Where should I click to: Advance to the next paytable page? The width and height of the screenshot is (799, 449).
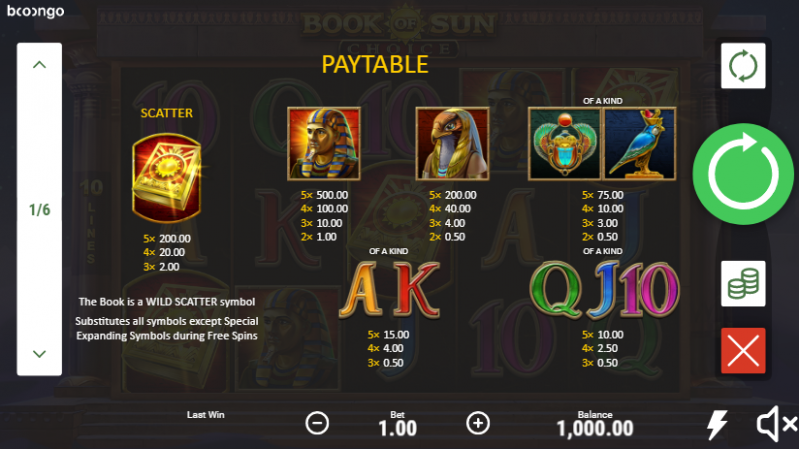tap(40, 354)
